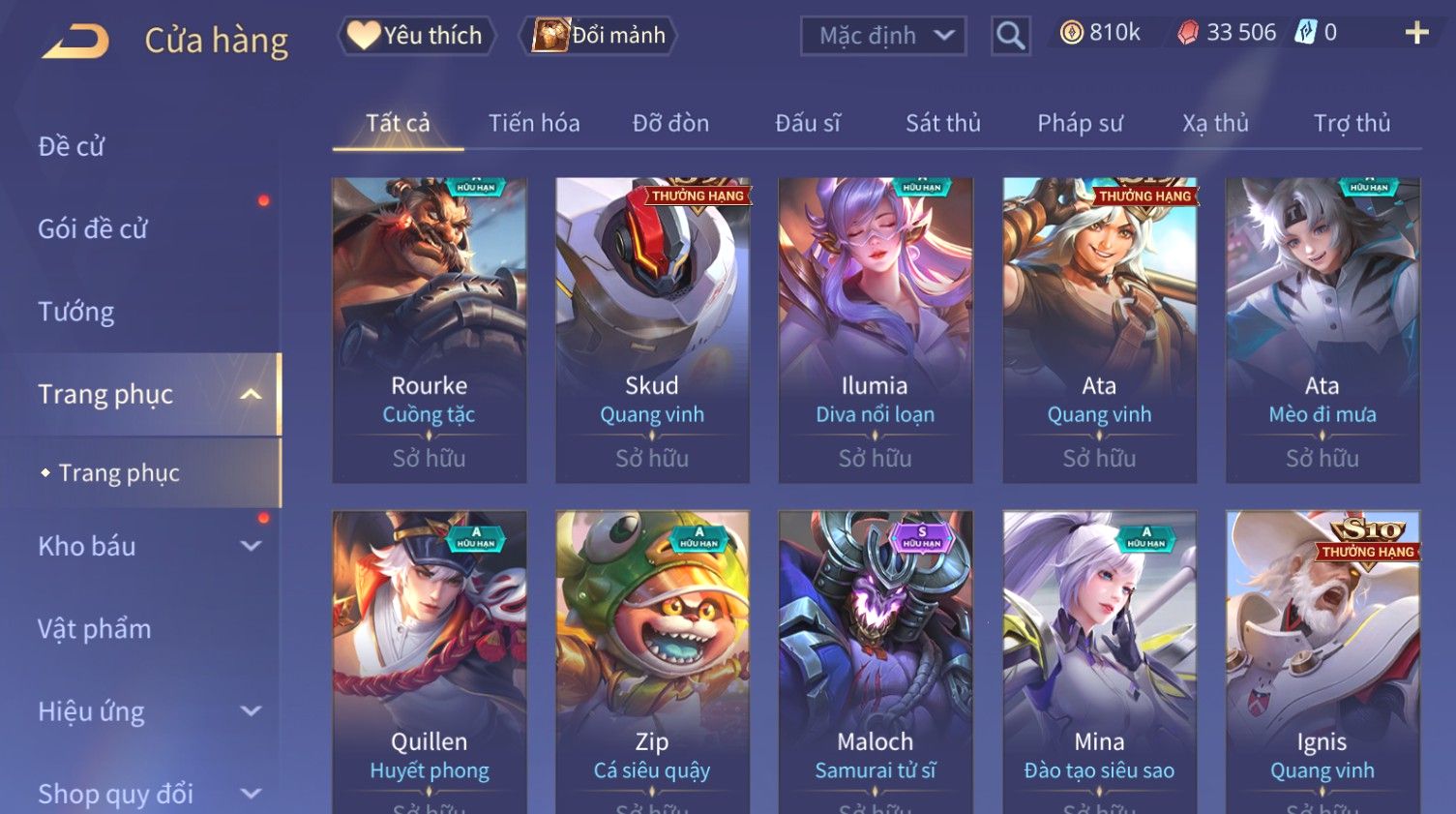Select the Rourke Cuồng tặc skin
1456x814 pixels.
[x=430, y=329]
